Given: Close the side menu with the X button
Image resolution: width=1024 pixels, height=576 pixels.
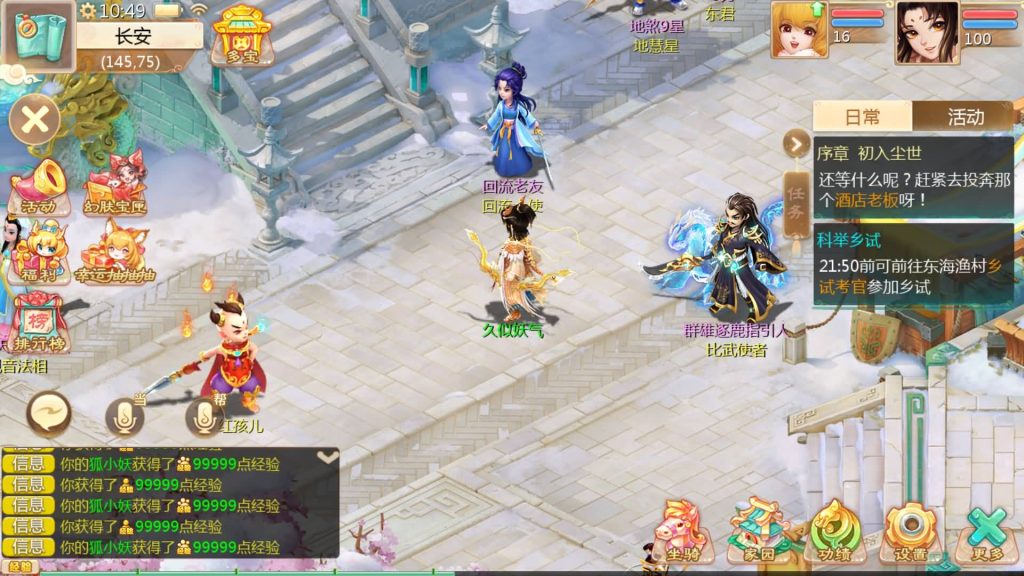Looking at the screenshot, I should pos(35,121).
